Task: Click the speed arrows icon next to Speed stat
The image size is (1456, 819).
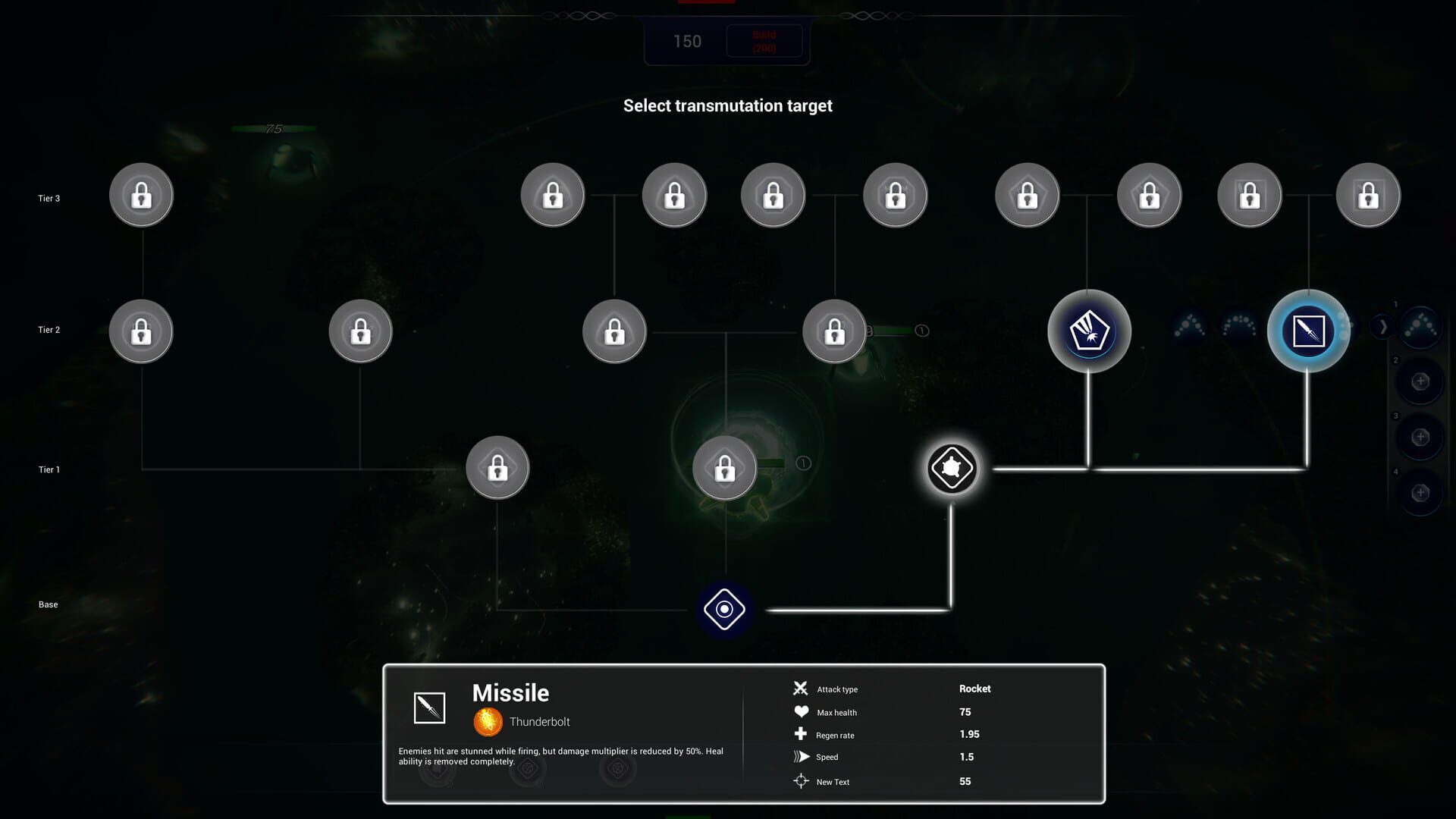Action: tap(802, 756)
